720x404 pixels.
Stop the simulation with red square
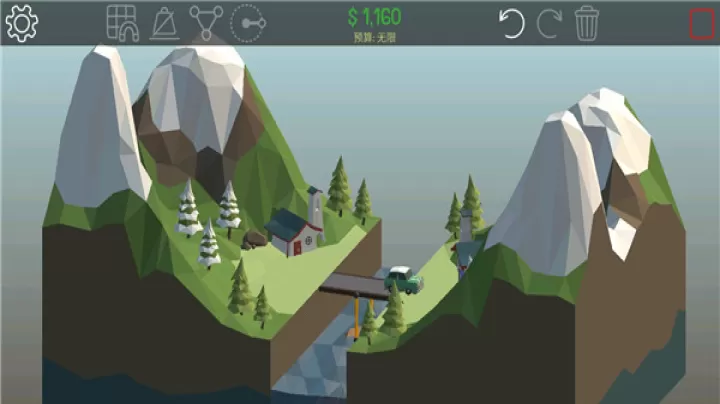pos(701,23)
